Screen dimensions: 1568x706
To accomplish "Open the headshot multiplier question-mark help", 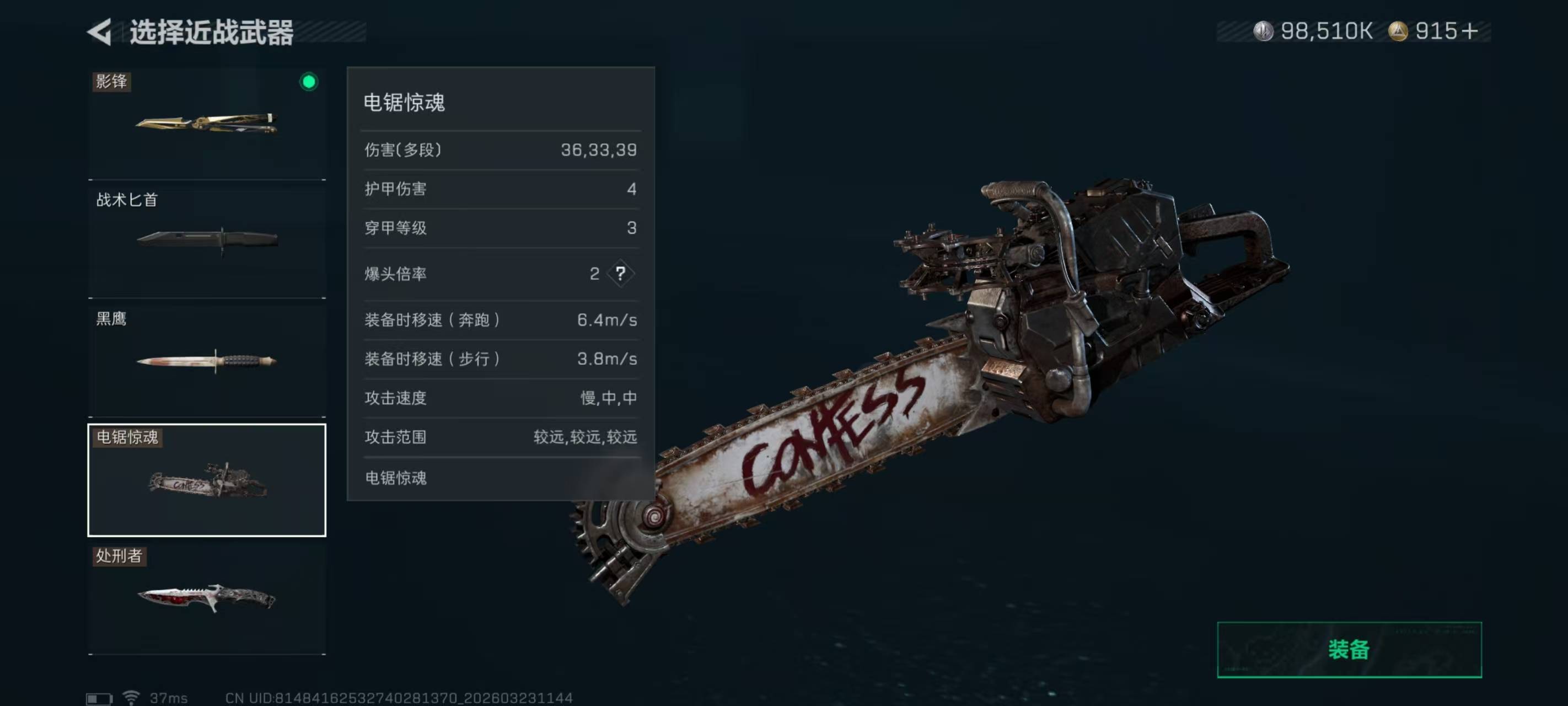I will click(x=620, y=274).
